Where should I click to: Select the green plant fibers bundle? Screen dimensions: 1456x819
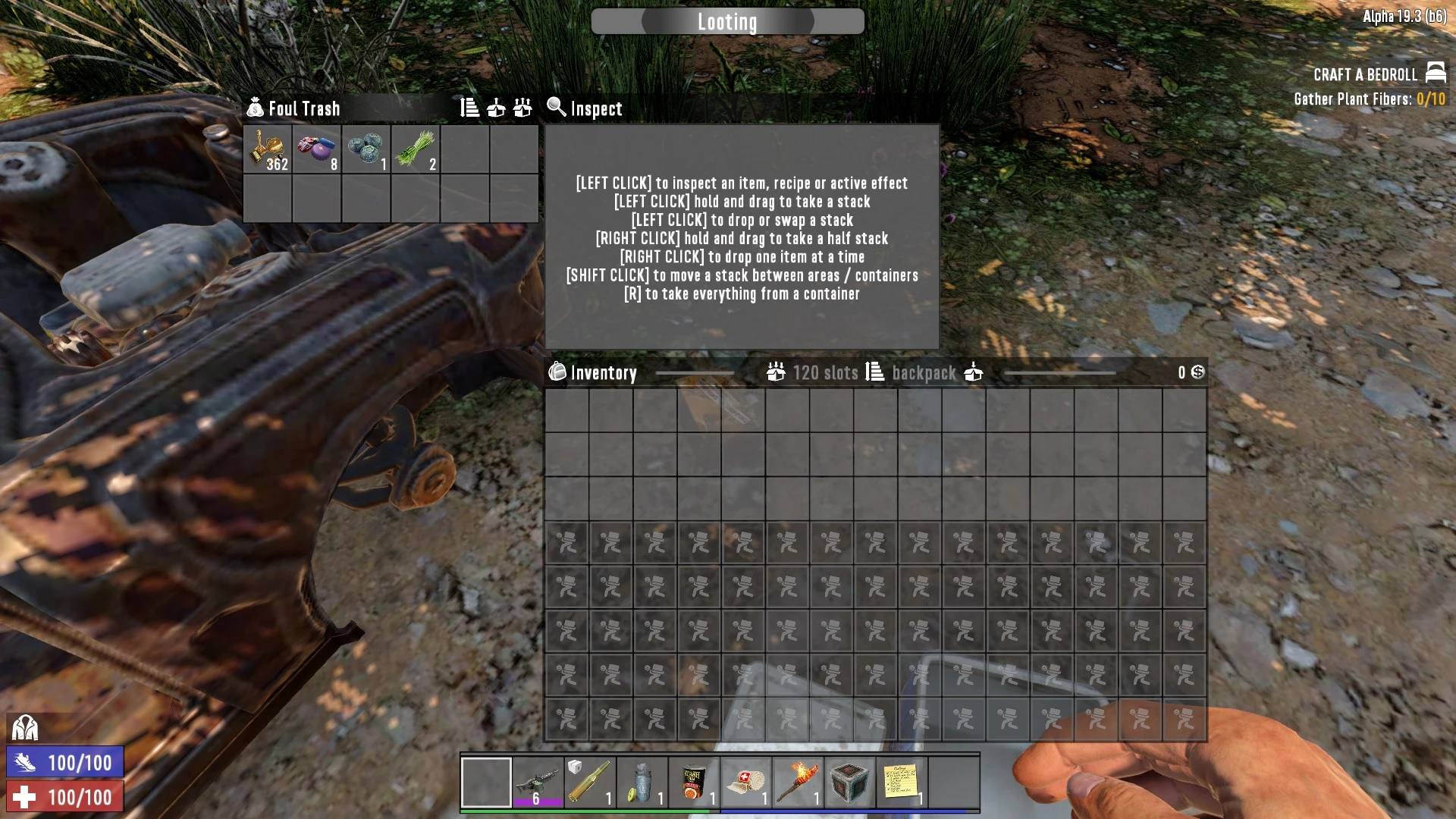pos(416,149)
